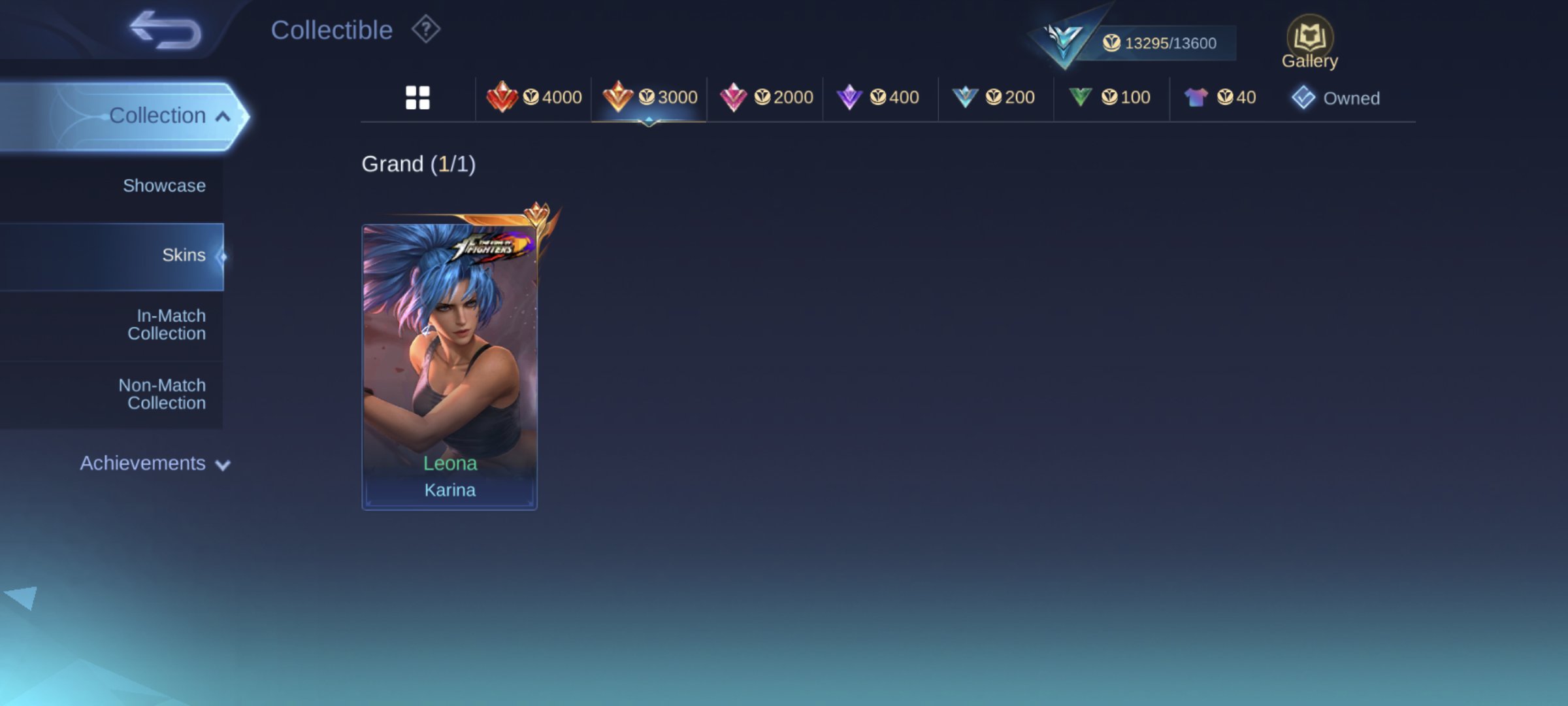Open the Showcase section
1568x706 pixels.
point(164,186)
